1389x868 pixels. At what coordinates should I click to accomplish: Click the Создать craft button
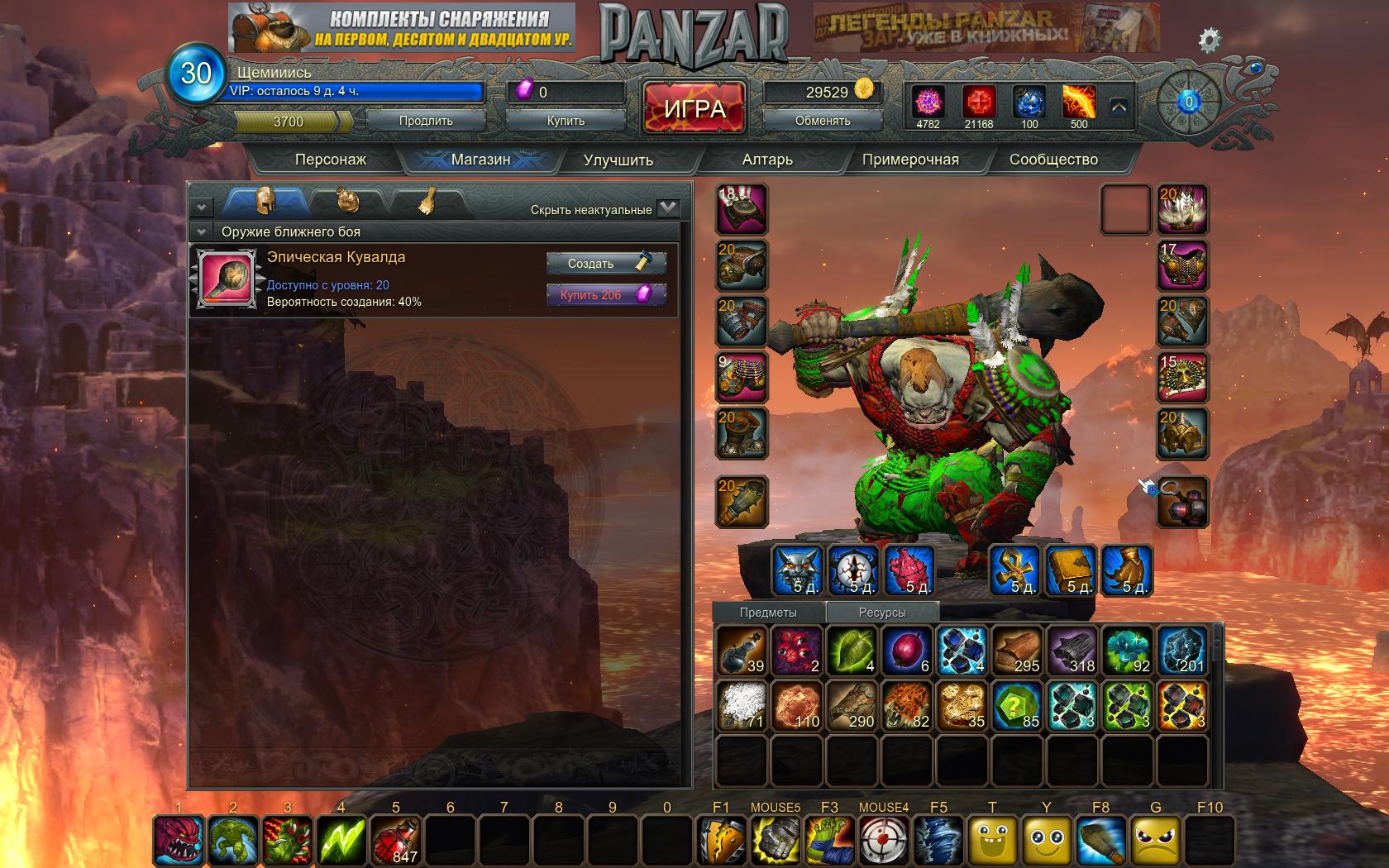coord(605,264)
